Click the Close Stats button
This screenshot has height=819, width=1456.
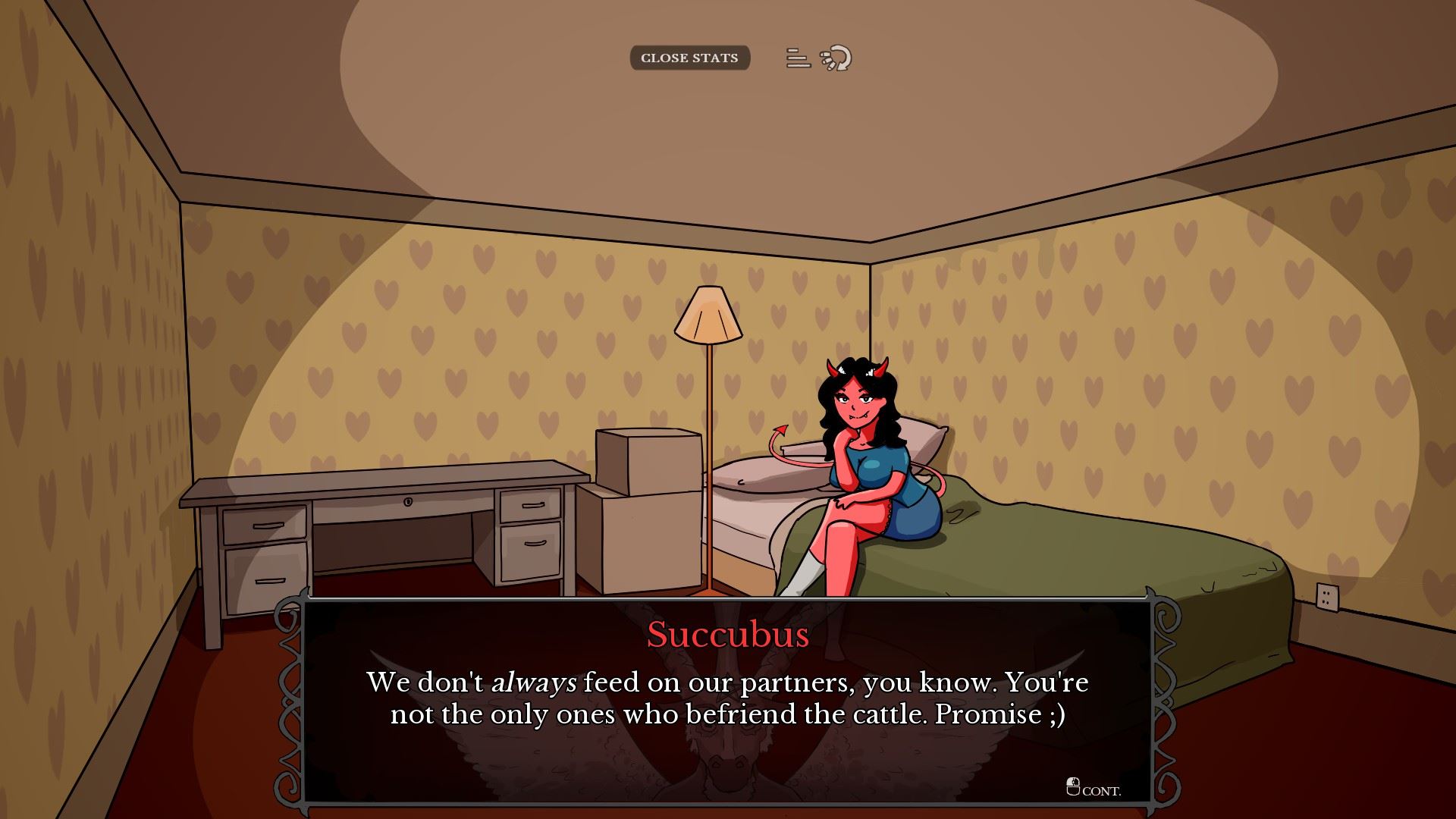[689, 58]
